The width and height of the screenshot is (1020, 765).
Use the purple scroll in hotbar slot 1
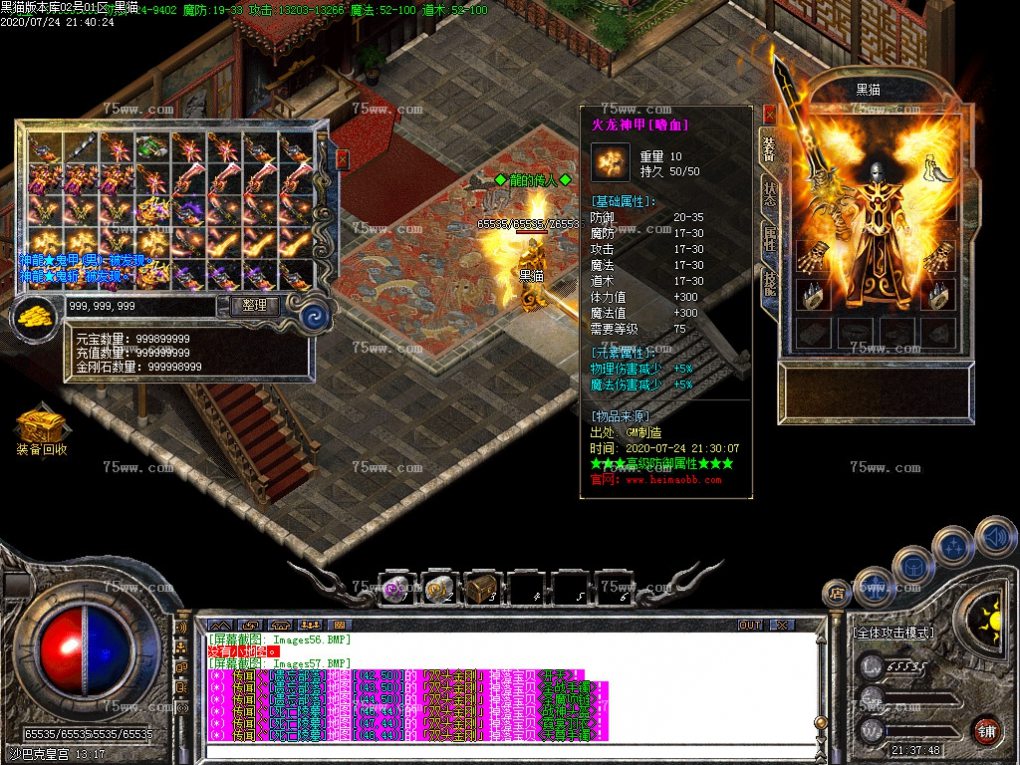click(x=394, y=587)
